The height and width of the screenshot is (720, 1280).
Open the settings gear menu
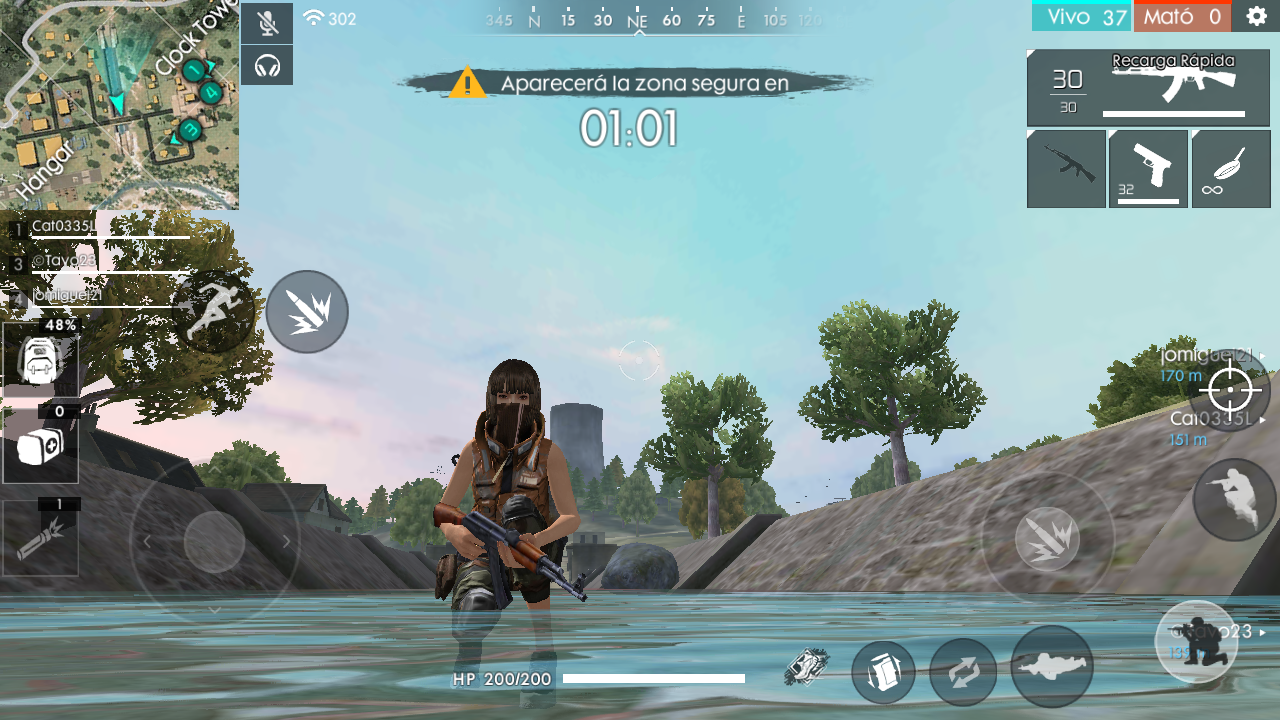(1258, 16)
